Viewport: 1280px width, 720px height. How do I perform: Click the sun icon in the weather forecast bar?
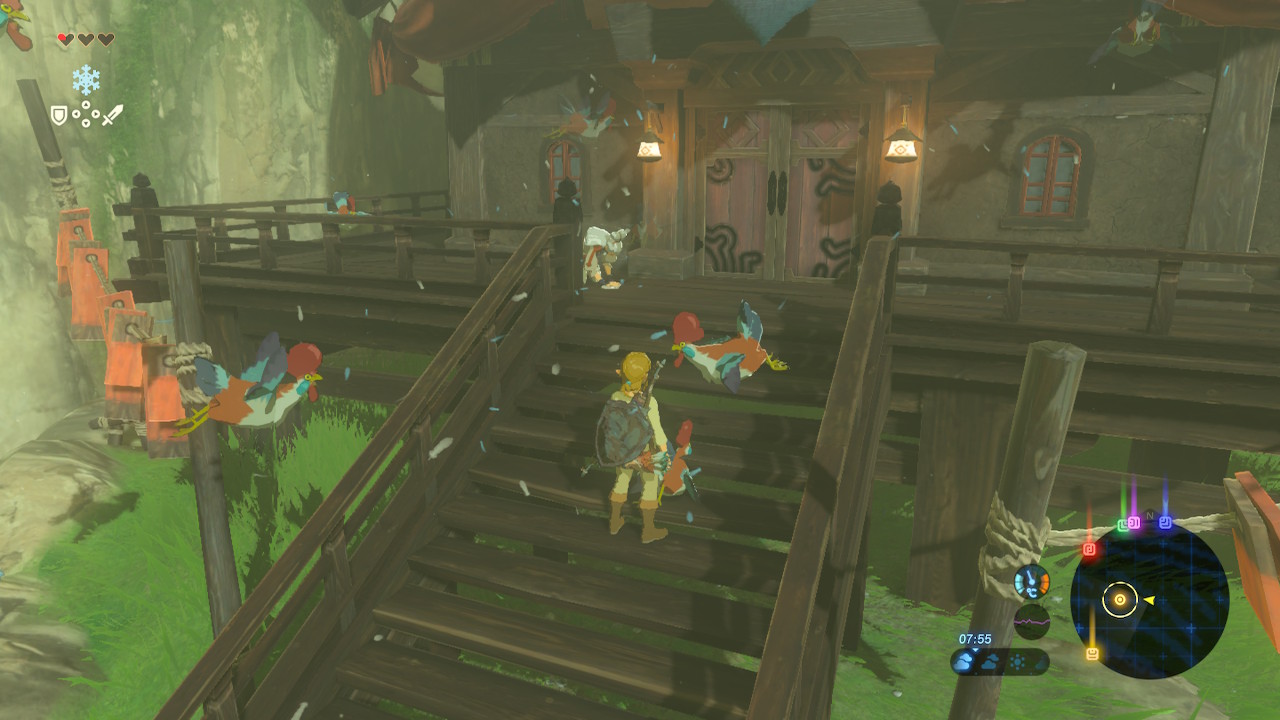(1018, 661)
